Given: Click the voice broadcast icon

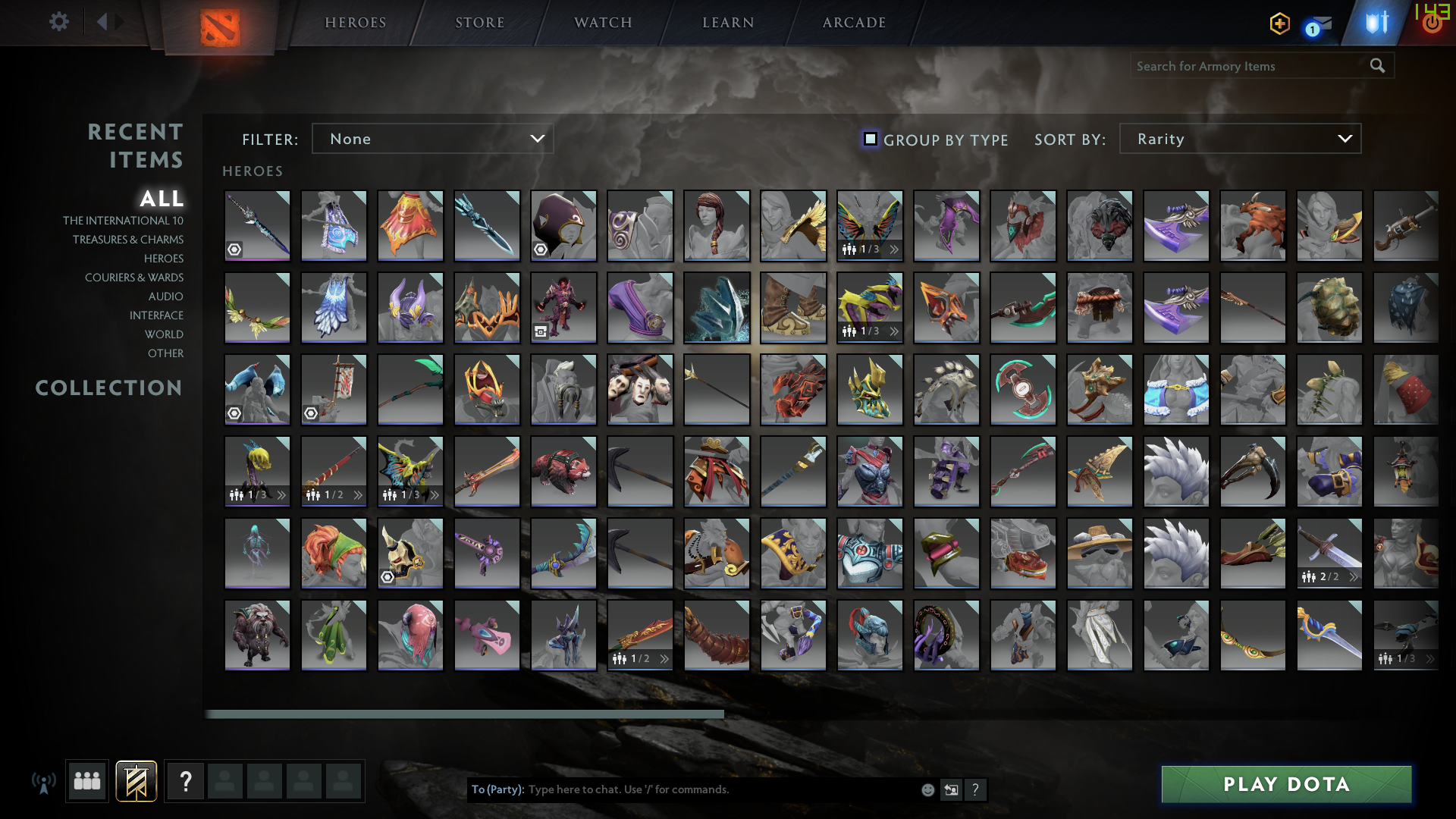Looking at the screenshot, I should [45, 781].
